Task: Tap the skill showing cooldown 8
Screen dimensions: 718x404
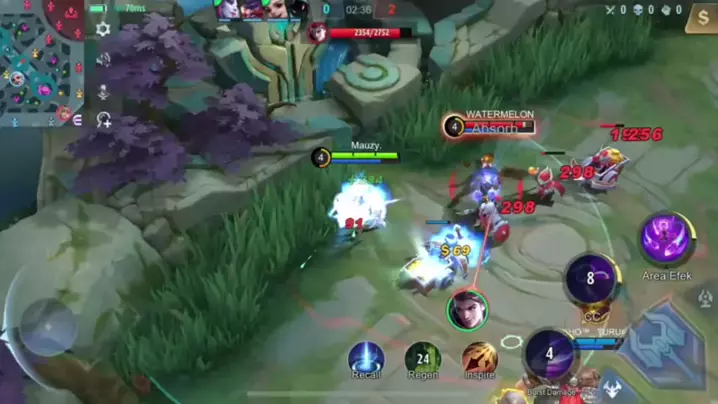Action: coord(590,279)
